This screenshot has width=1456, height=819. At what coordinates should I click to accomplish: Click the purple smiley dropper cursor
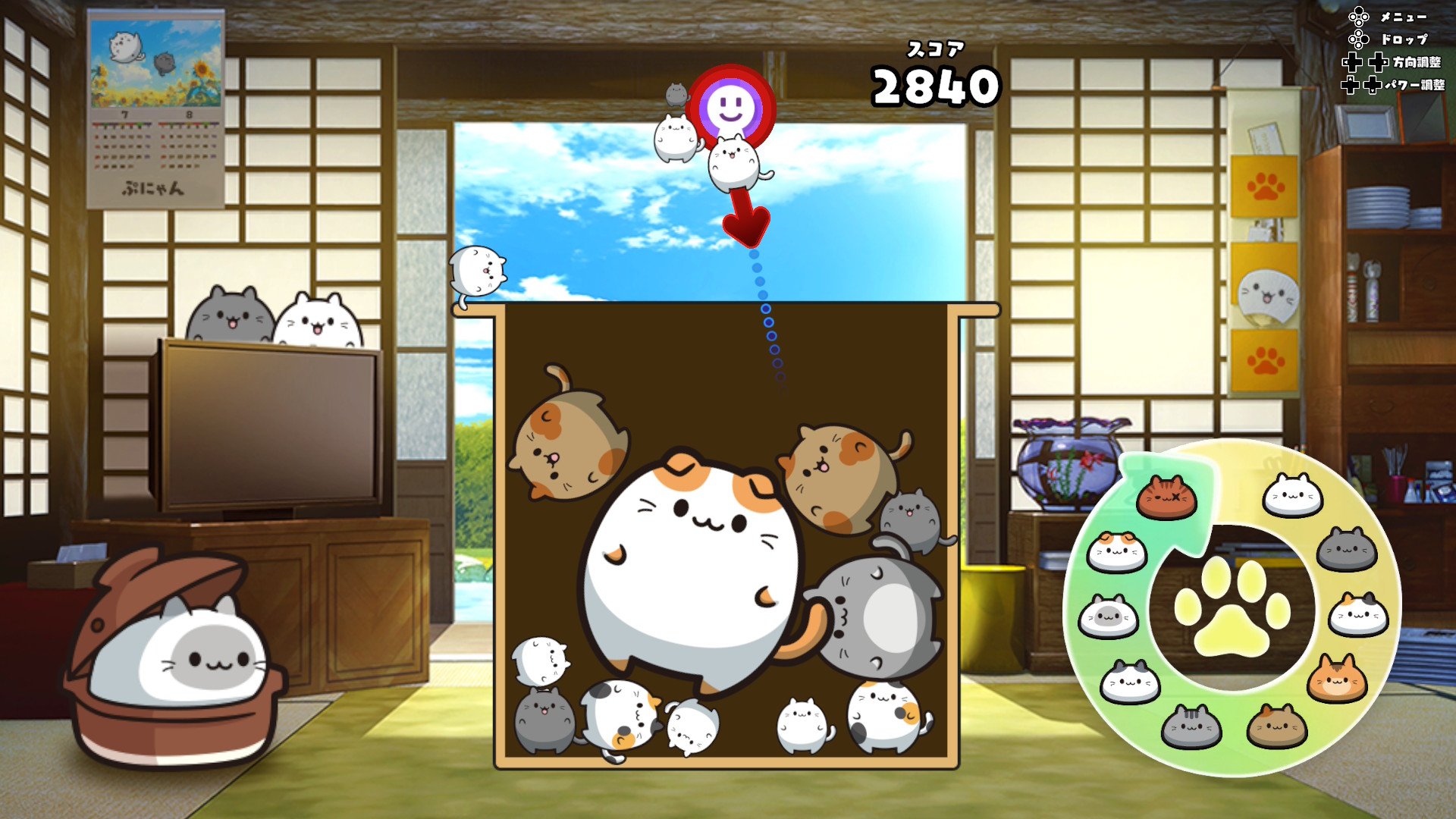(x=730, y=108)
